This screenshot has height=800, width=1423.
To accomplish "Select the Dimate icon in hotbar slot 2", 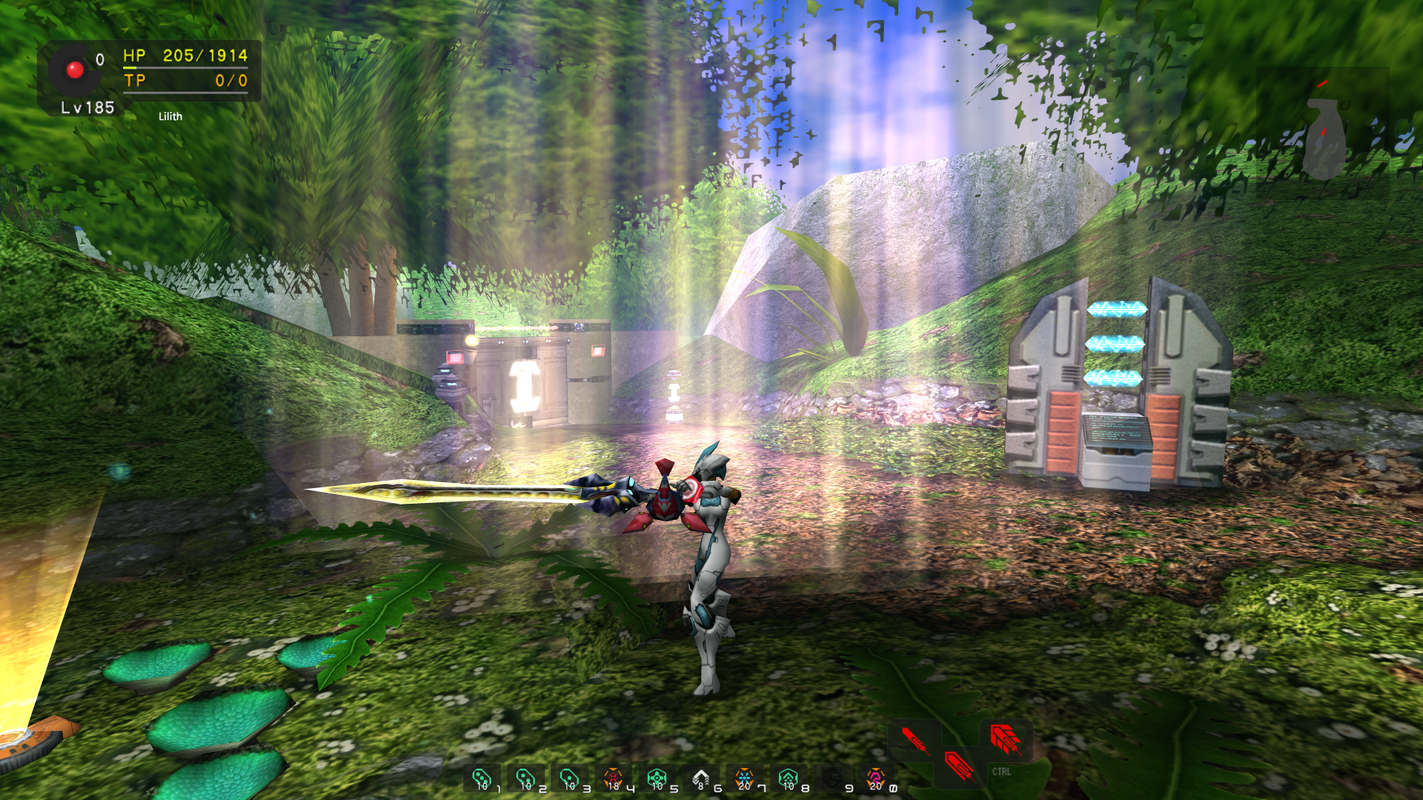I will pos(525,777).
